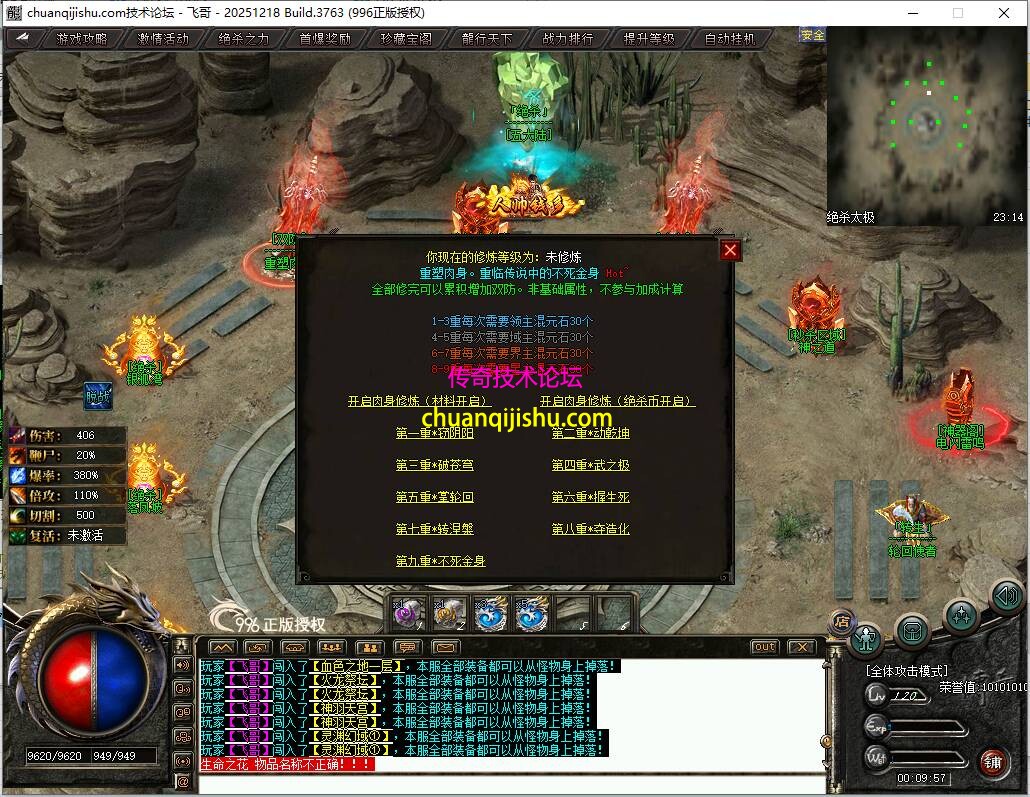Open the 珍藏宝阁 menu
The width and height of the screenshot is (1030, 797).
point(406,39)
